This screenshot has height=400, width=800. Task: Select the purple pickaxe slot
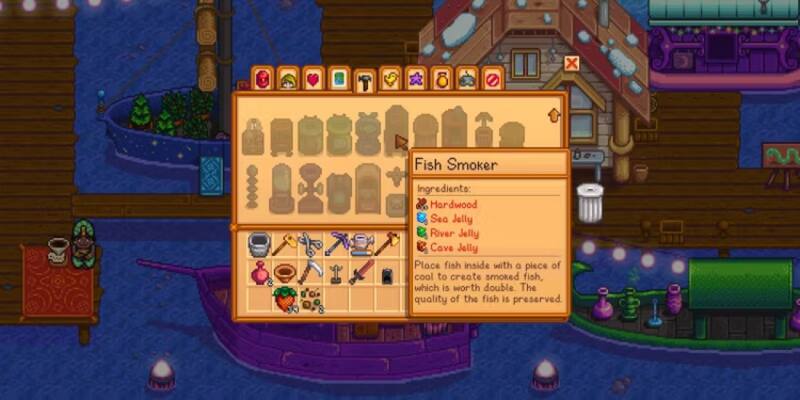tap(336, 244)
